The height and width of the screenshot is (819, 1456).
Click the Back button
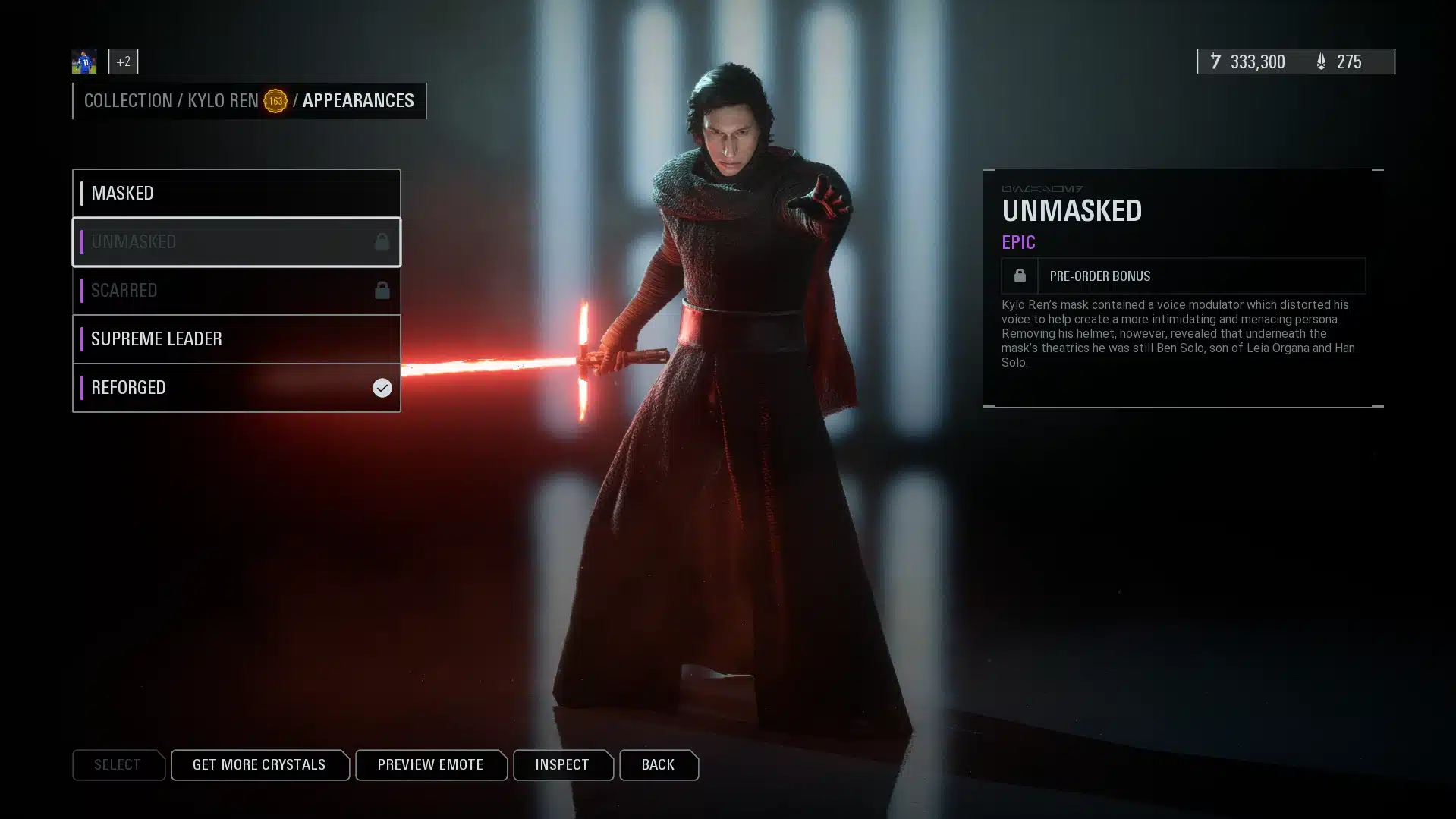coord(657,764)
